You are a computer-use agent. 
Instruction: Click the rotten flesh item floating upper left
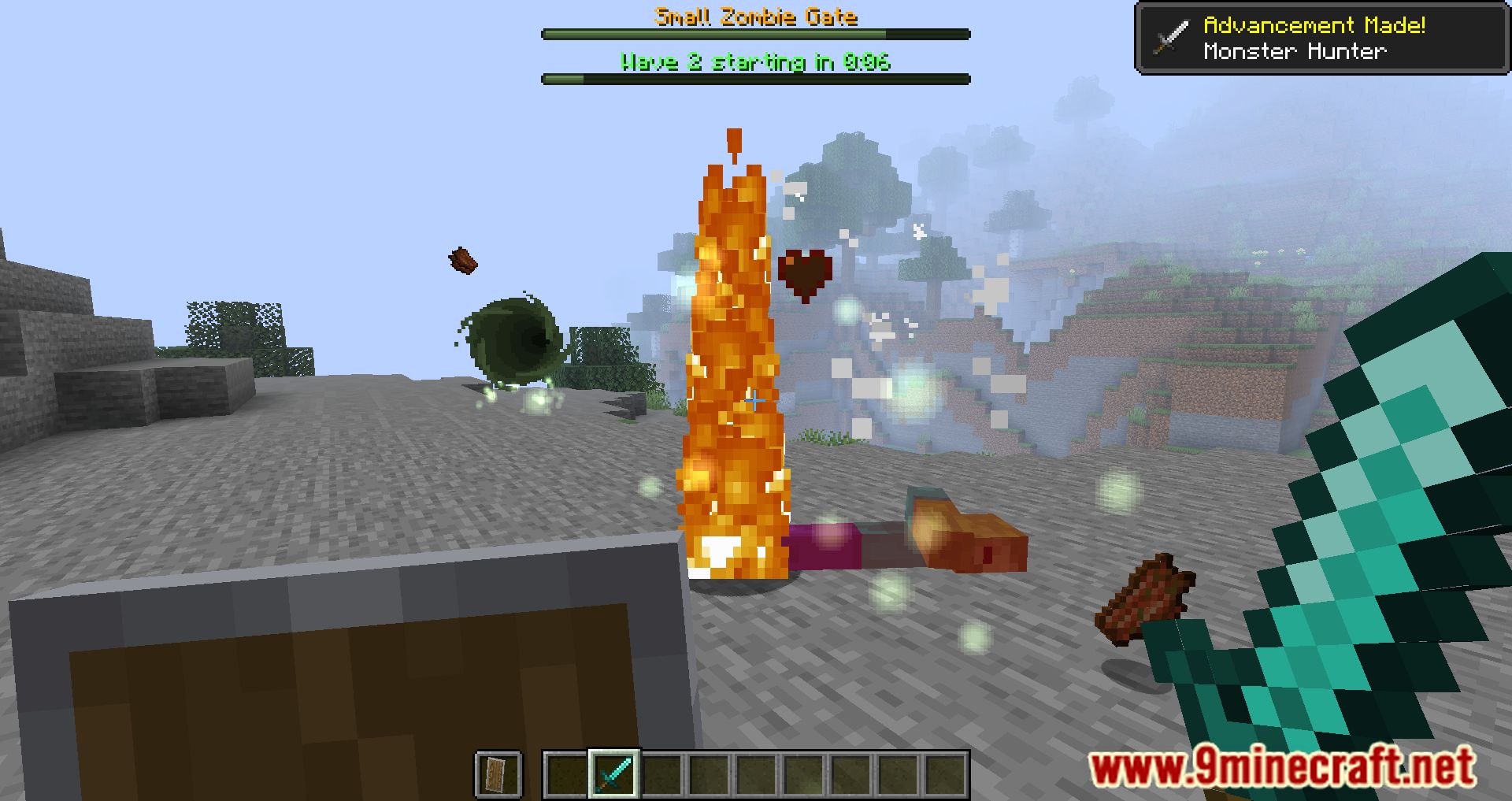point(461,258)
